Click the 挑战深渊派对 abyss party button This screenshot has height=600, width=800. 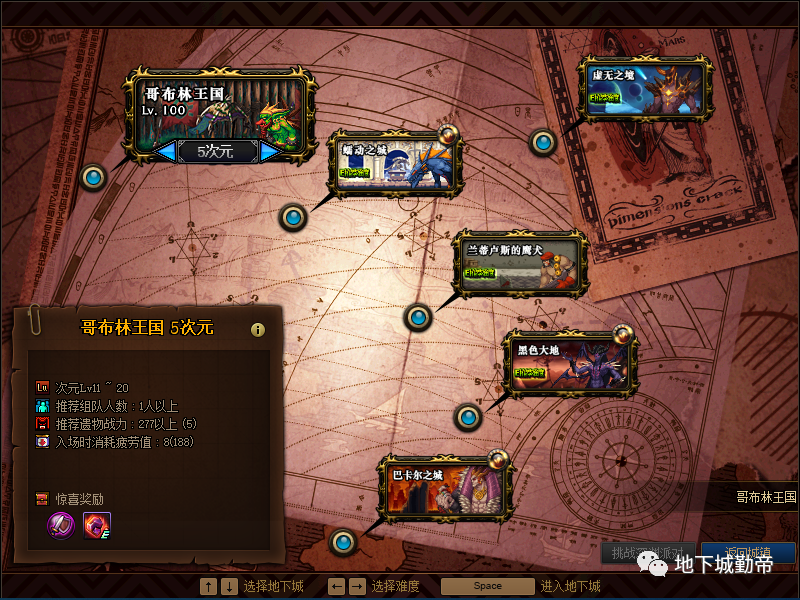[647, 552]
